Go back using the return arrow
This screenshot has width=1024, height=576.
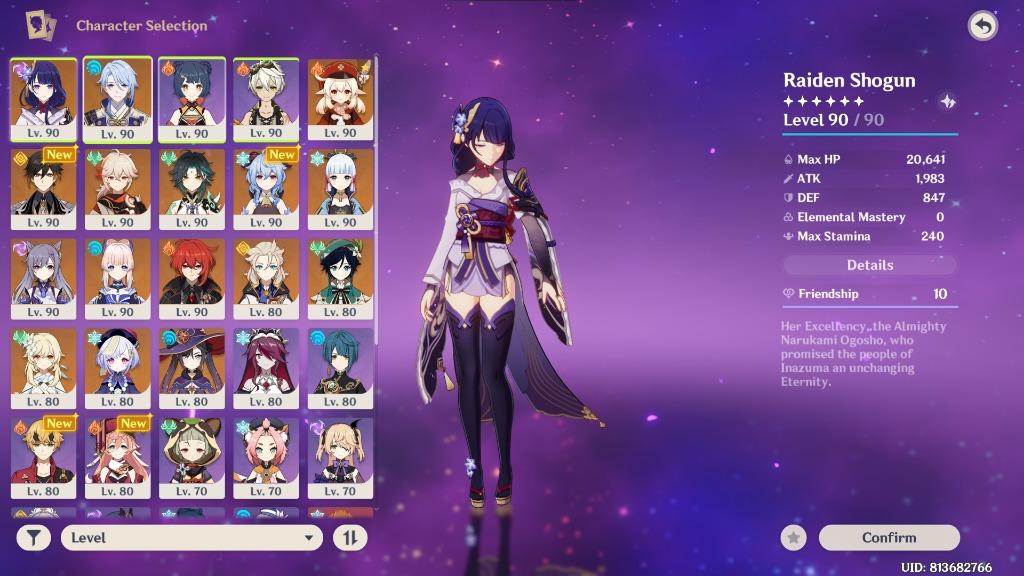point(983,26)
